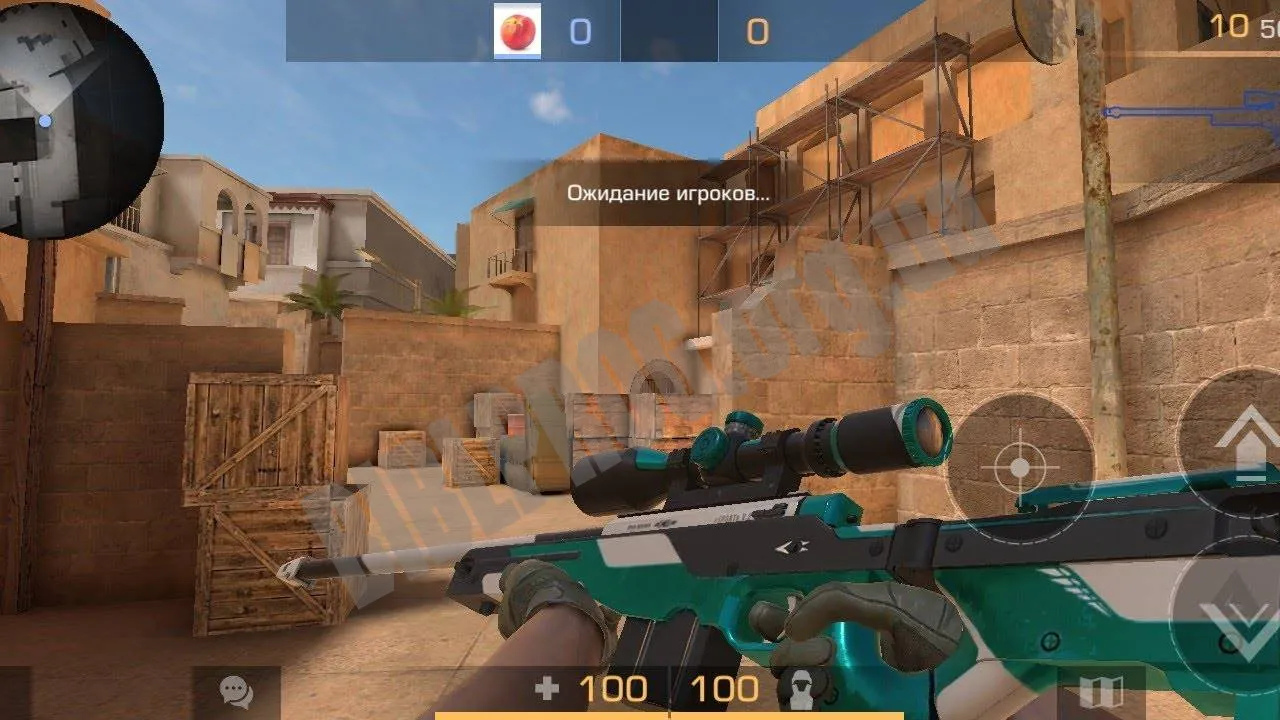
Task: Click the peach team avatar
Action: point(518,31)
